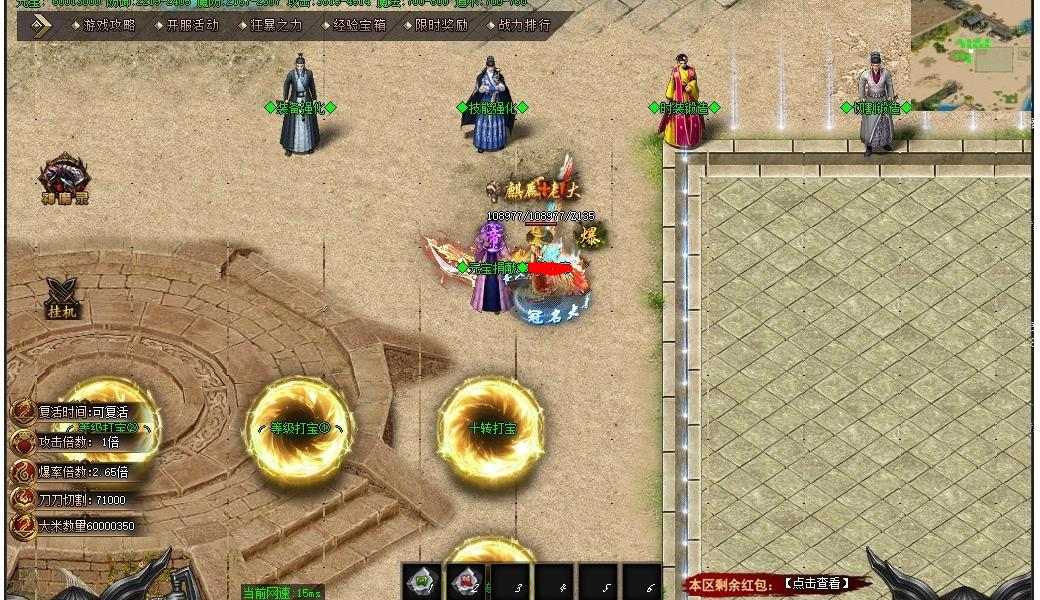The image size is (1040, 600).
Task: Use the red item in hotbar slot 2
Action: (x=466, y=581)
